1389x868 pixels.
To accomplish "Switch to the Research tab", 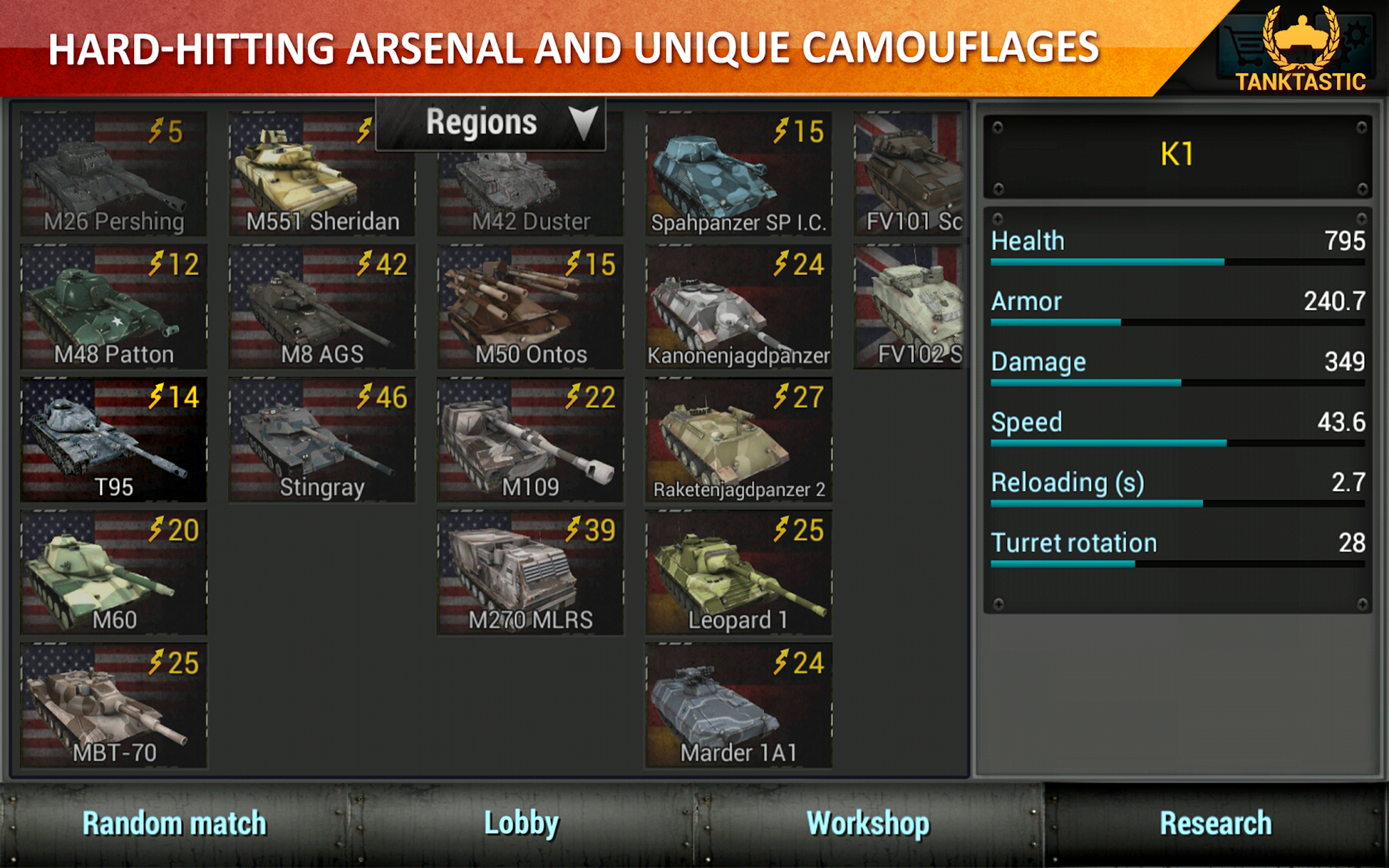I will point(1215,824).
